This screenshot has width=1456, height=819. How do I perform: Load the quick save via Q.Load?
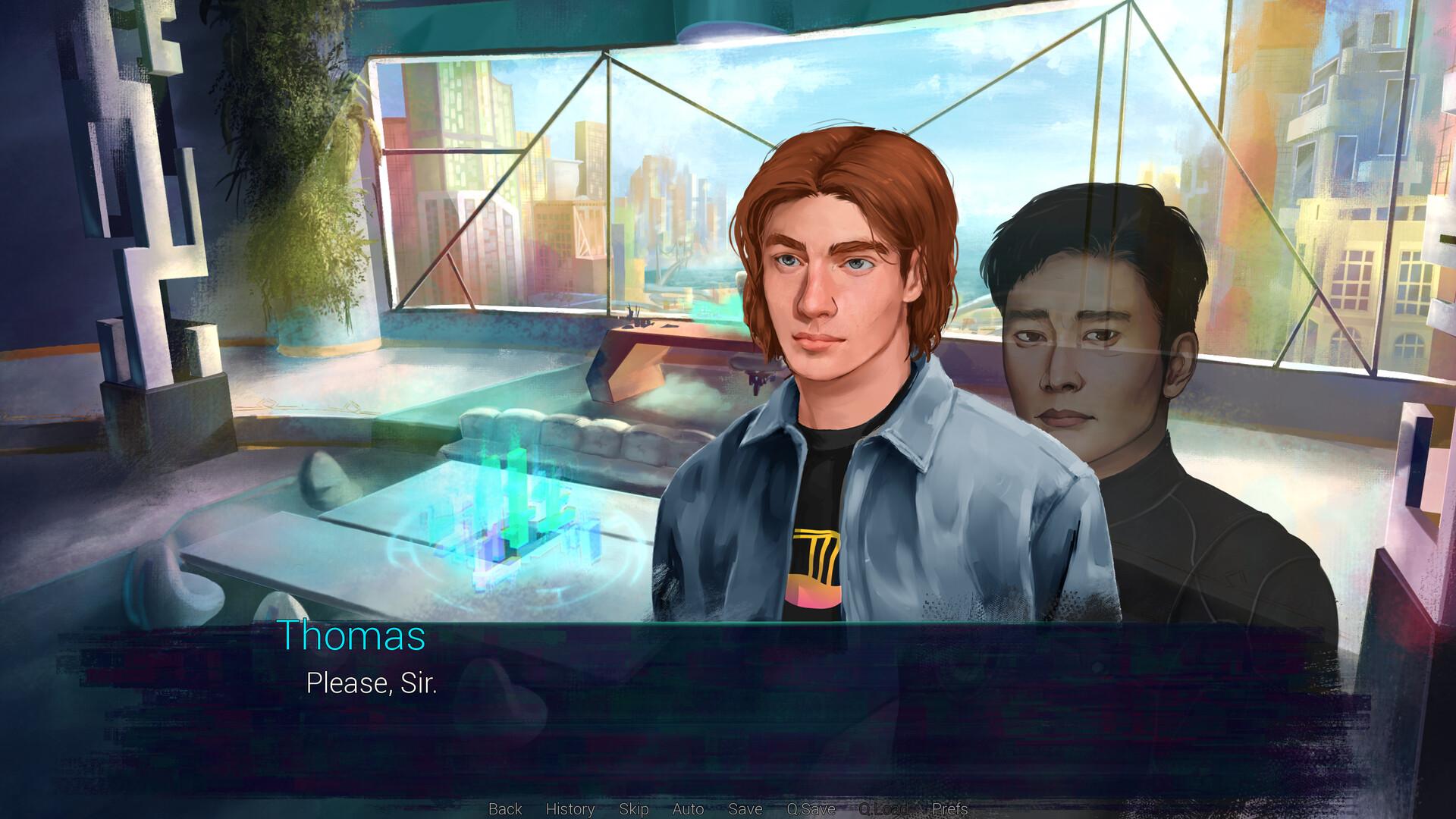click(x=883, y=809)
